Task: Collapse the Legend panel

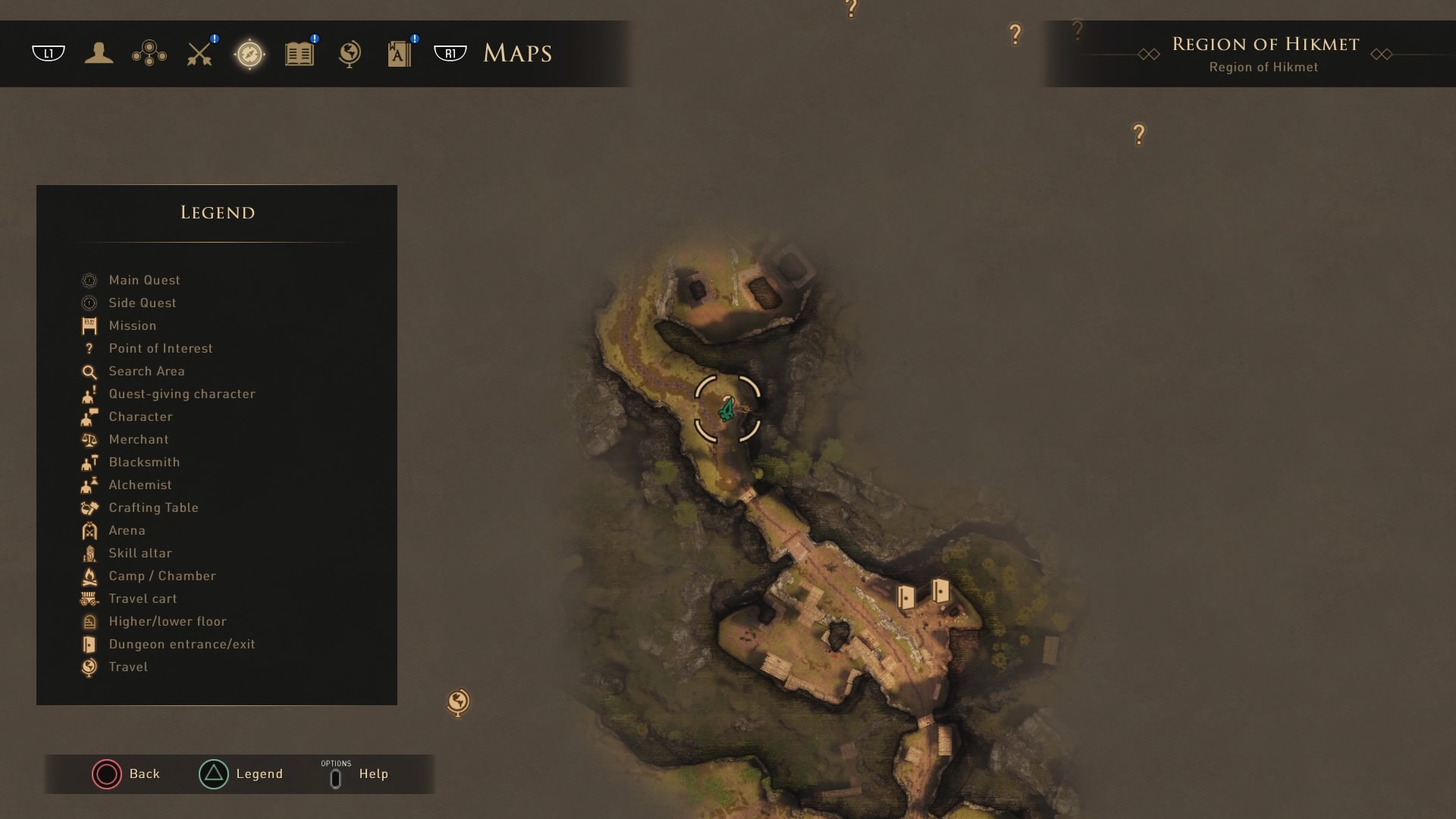Action: (241, 774)
